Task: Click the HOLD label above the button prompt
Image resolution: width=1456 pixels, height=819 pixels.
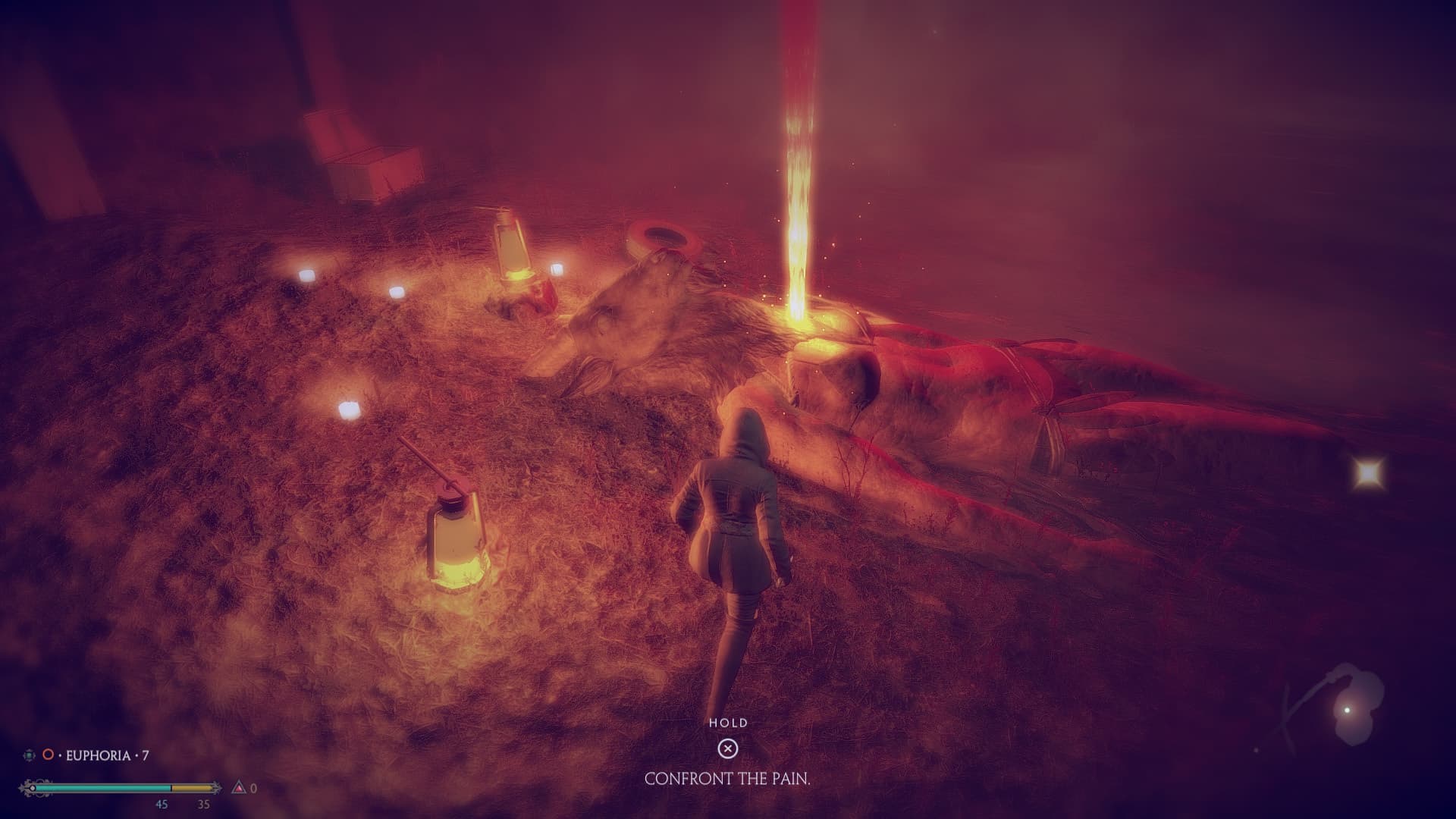Action: [x=729, y=724]
